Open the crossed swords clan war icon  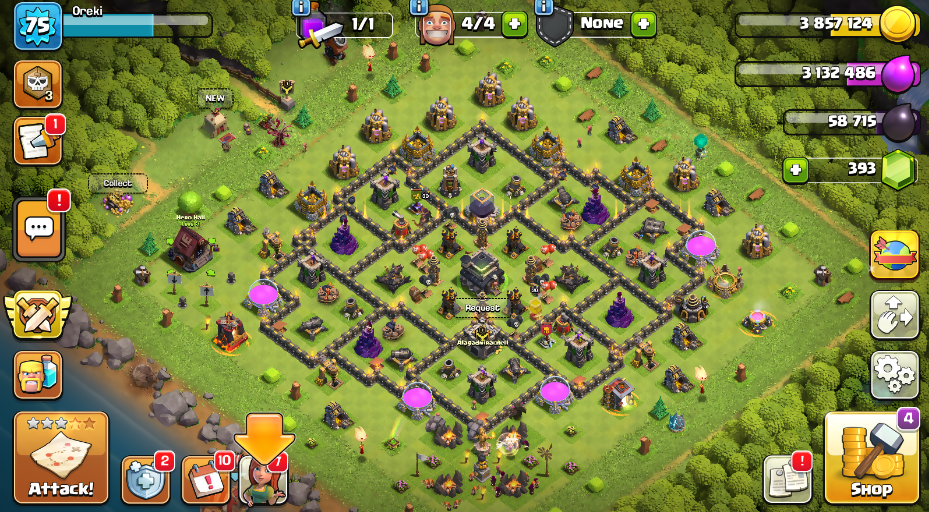pyautogui.click(x=38, y=315)
